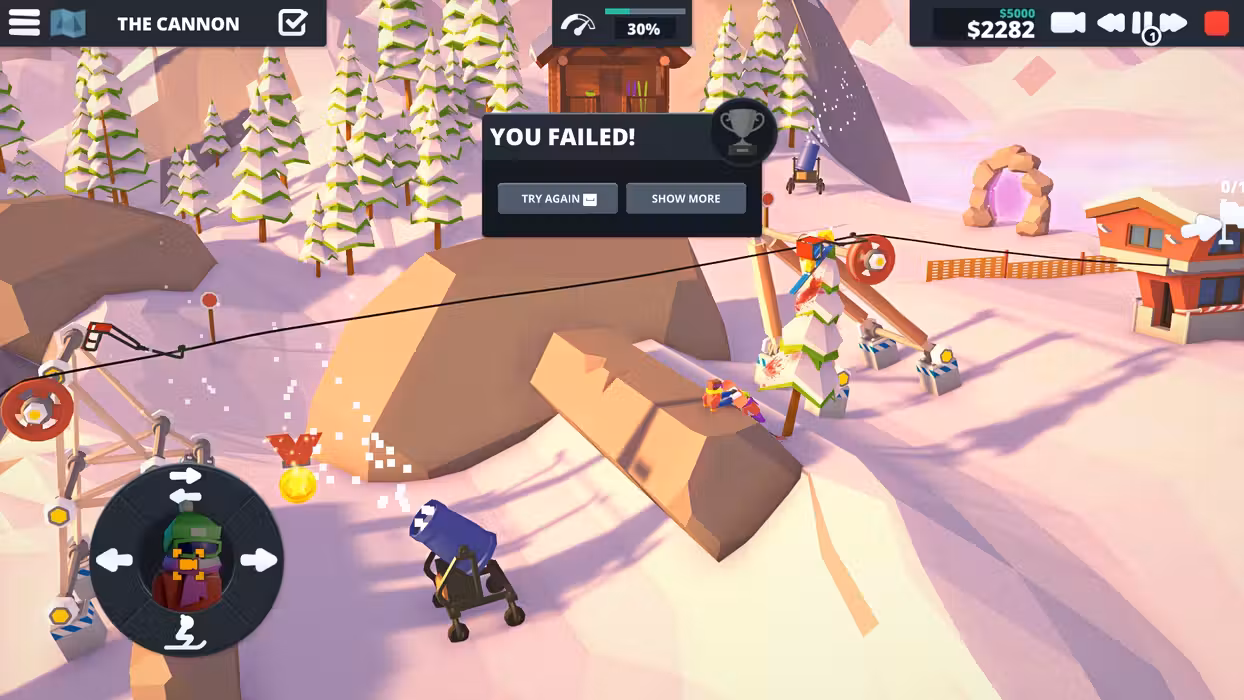This screenshot has height=700, width=1244.
Task: Rewind the simulation
Action: [1110, 23]
